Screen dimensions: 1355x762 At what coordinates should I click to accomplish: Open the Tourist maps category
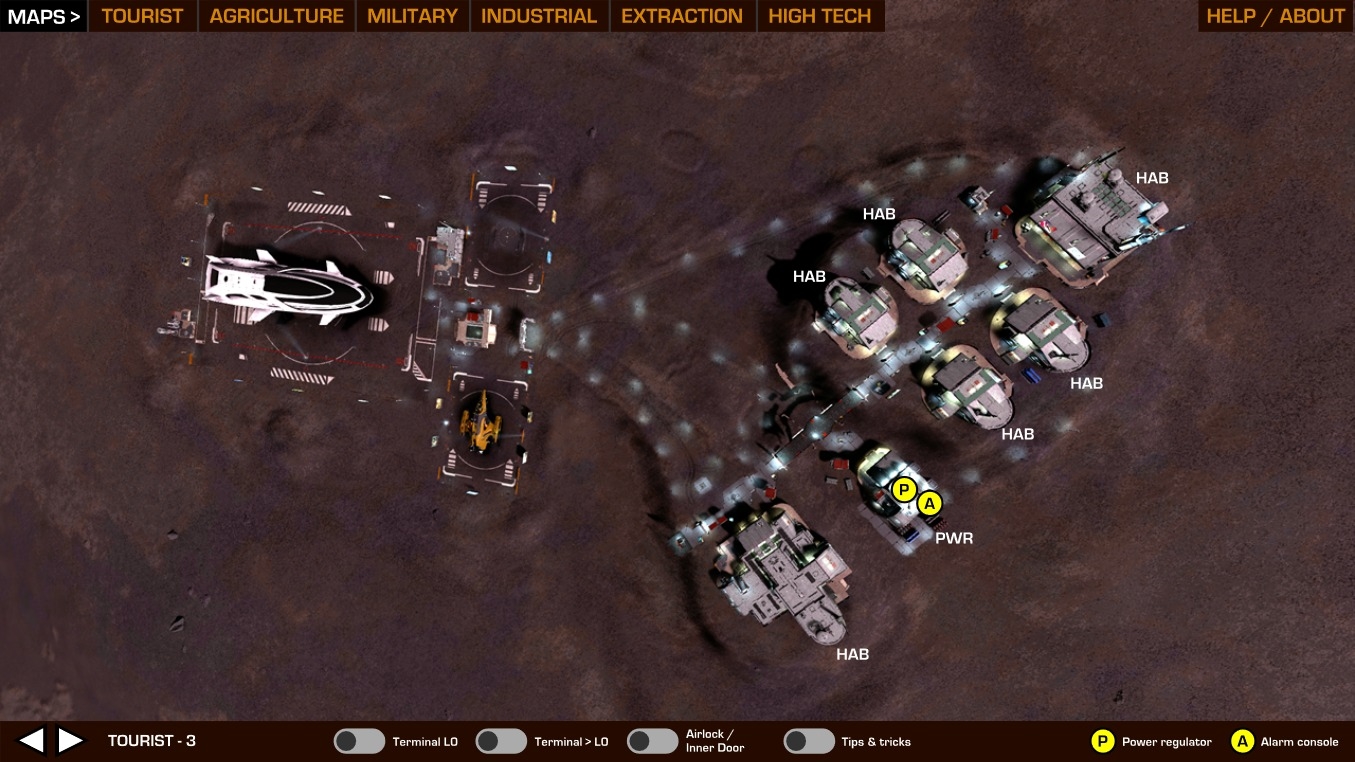pos(143,16)
